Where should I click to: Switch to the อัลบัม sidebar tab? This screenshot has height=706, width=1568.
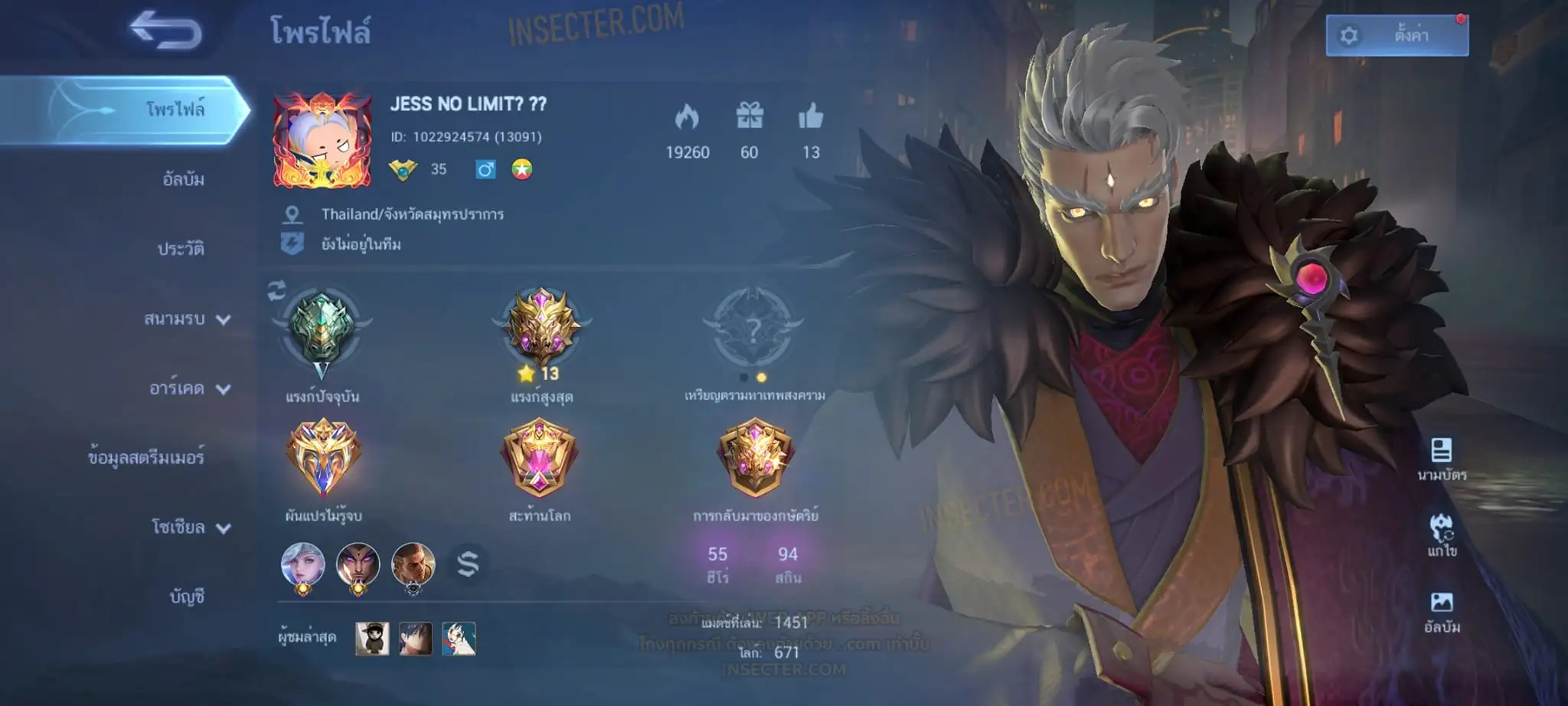coord(183,179)
